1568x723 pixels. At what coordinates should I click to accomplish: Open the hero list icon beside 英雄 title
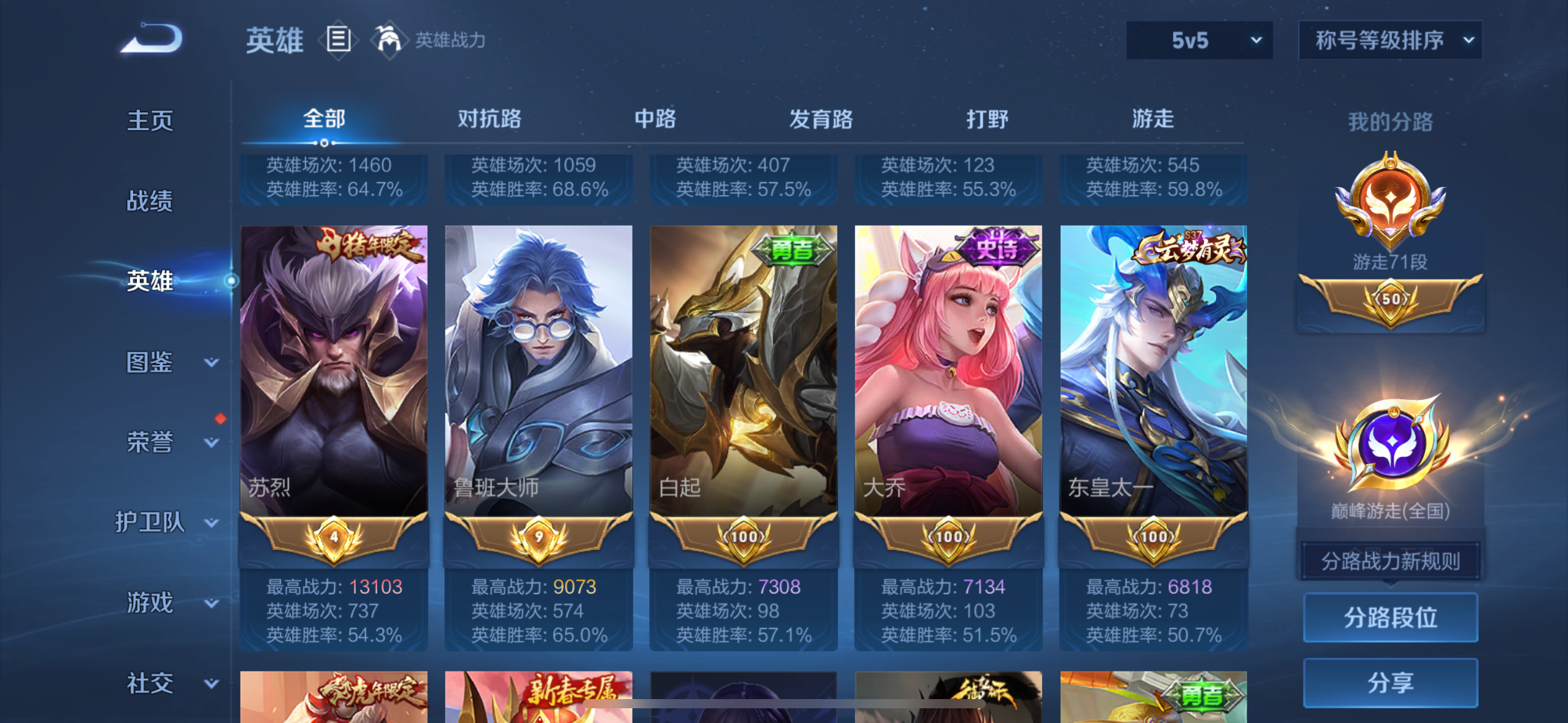(x=338, y=40)
